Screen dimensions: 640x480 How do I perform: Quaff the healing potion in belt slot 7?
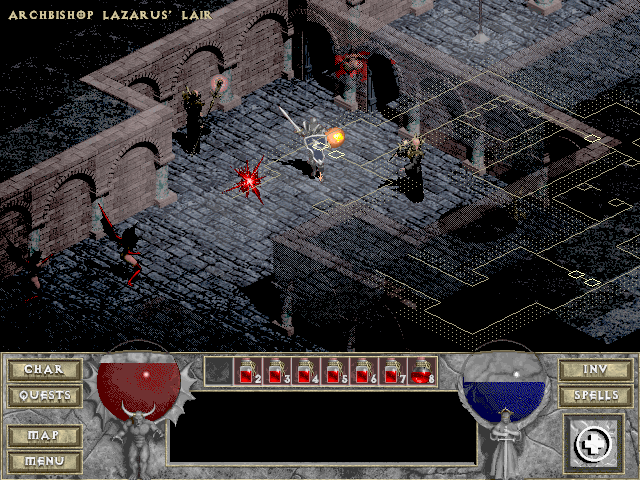coord(393,372)
